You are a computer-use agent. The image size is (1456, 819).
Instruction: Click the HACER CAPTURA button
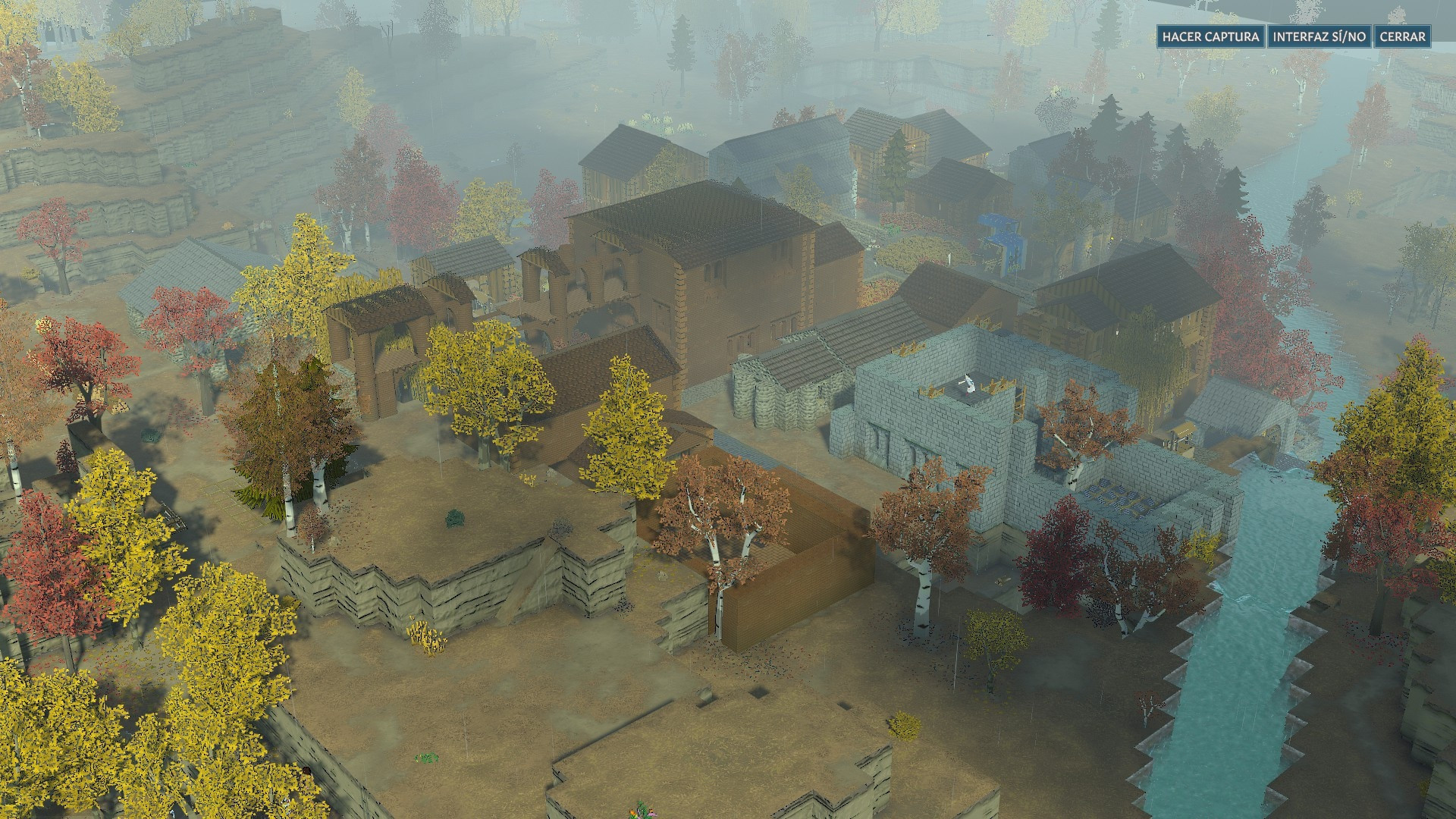pyautogui.click(x=1210, y=36)
